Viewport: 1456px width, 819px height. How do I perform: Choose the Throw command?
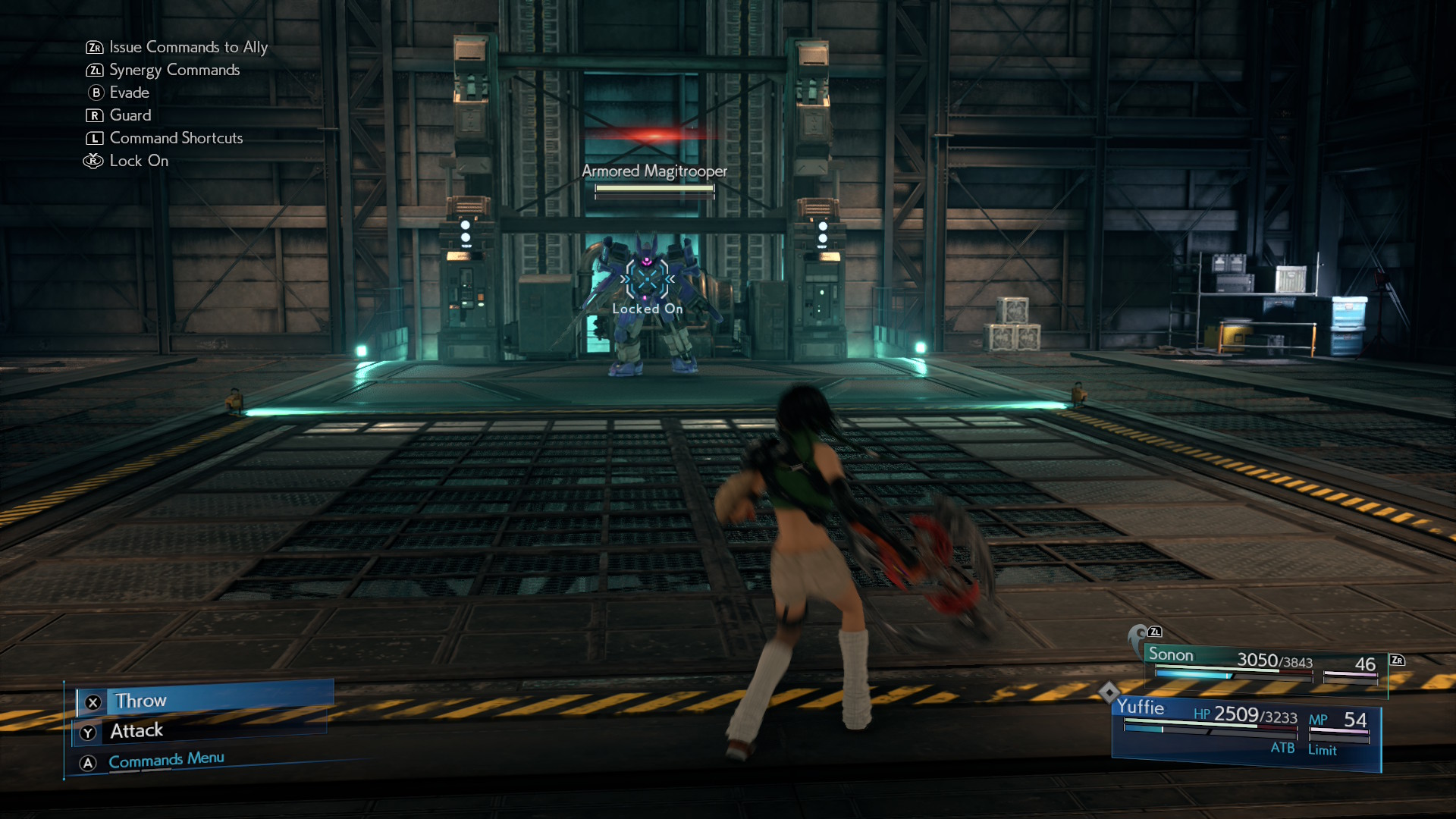(x=140, y=701)
